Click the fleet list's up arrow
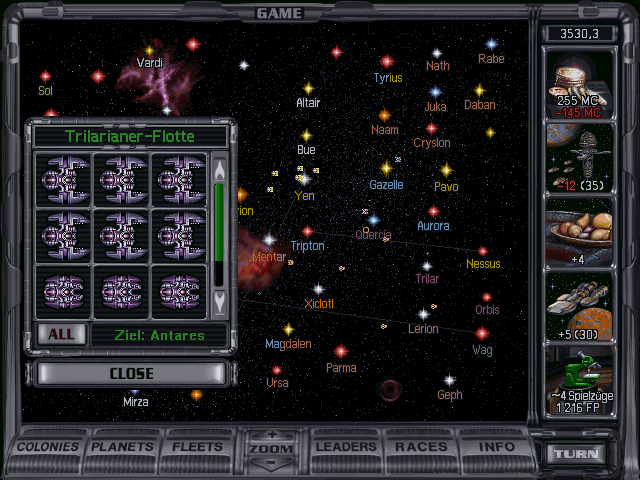Screen dimensions: 640x480 (220, 165)
